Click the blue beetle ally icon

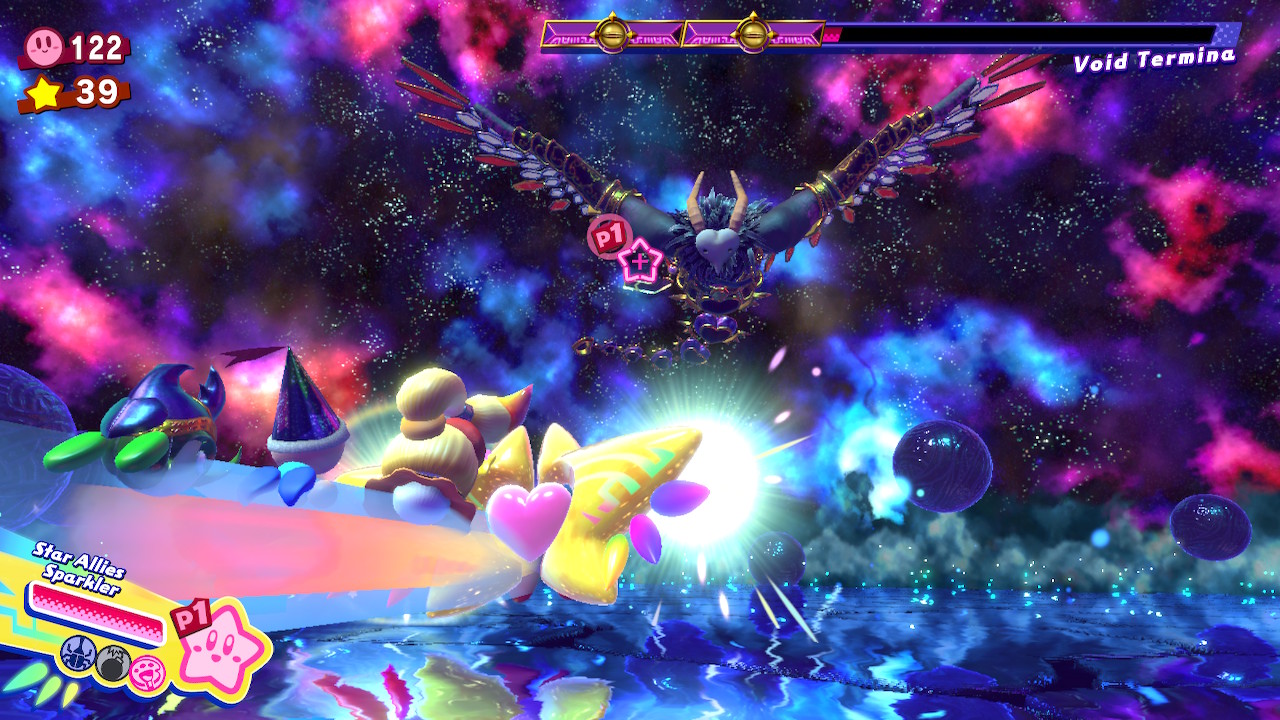76,656
